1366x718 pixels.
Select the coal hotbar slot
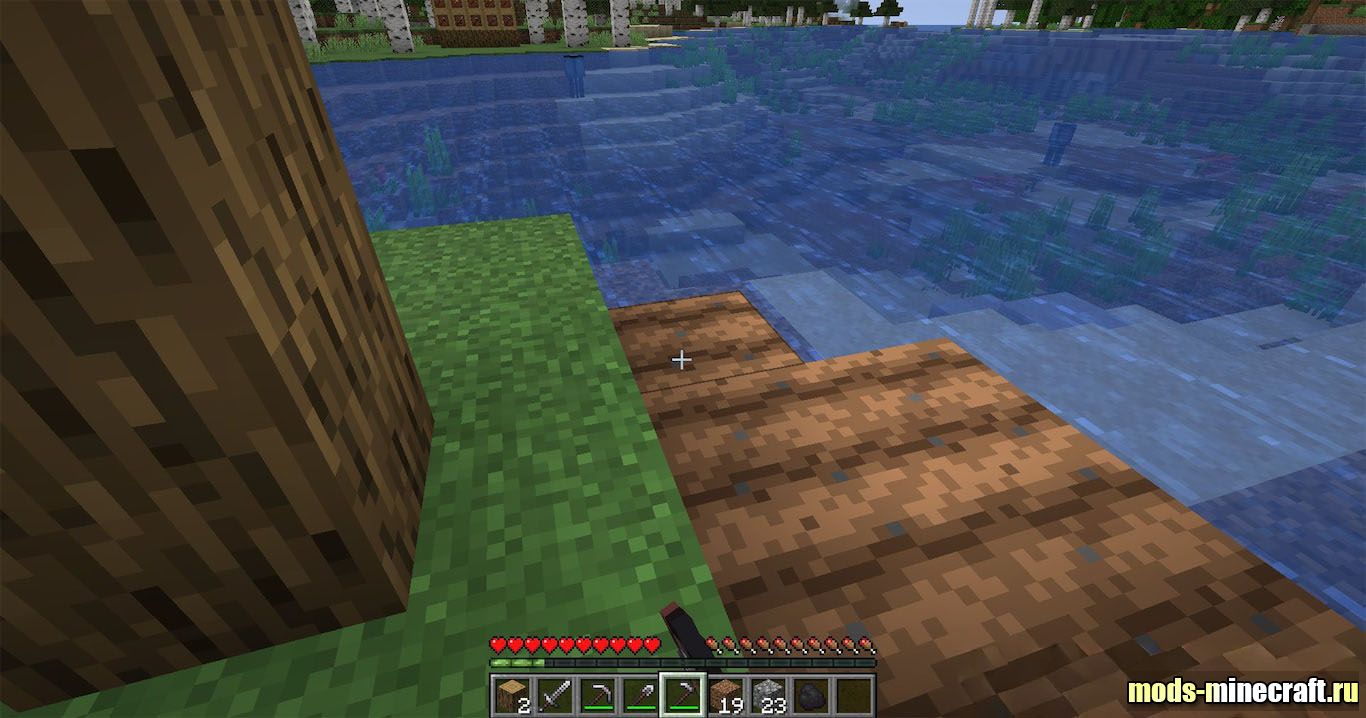coord(811,694)
